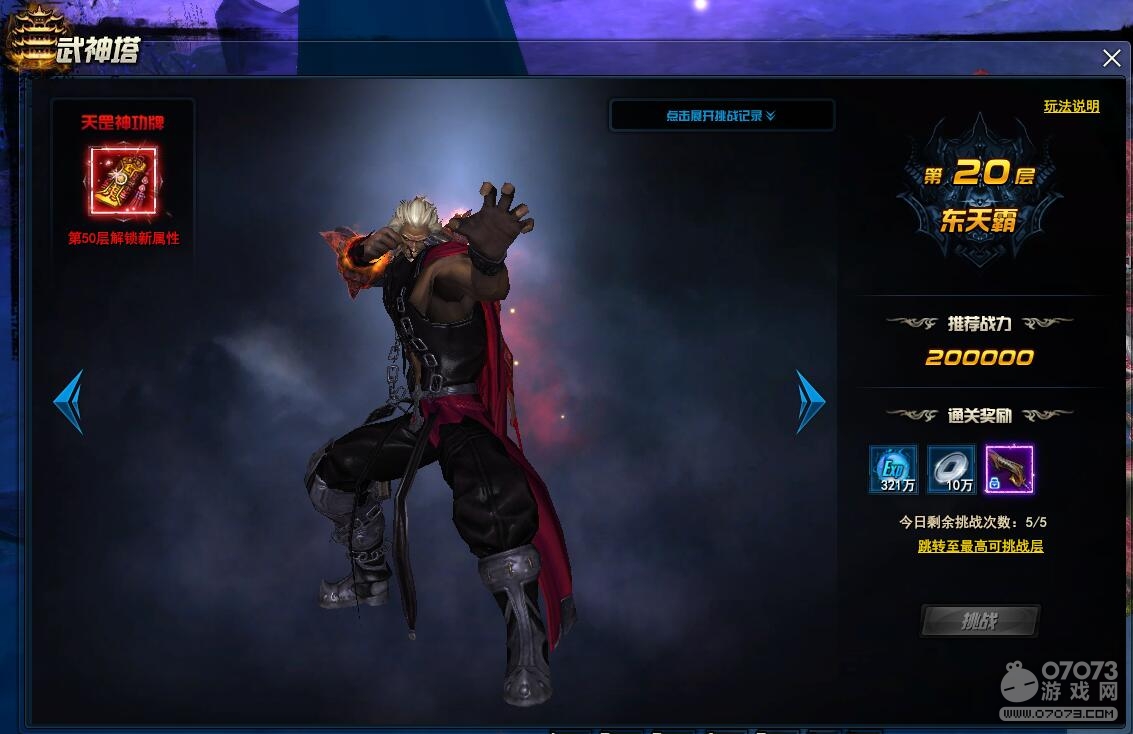The width and height of the screenshot is (1133, 734).
Task: Close the 武神塔 window
Action: (x=1111, y=58)
